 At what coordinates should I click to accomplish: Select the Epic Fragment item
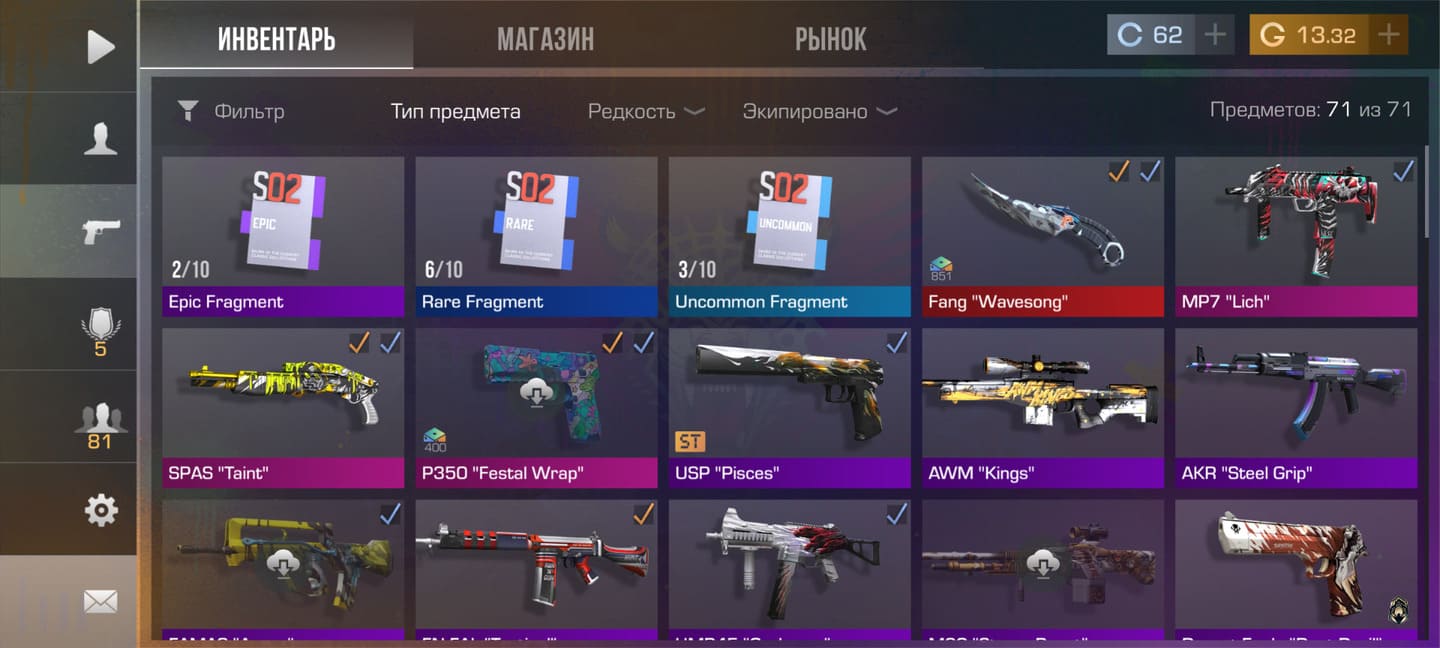pos(283,235)
